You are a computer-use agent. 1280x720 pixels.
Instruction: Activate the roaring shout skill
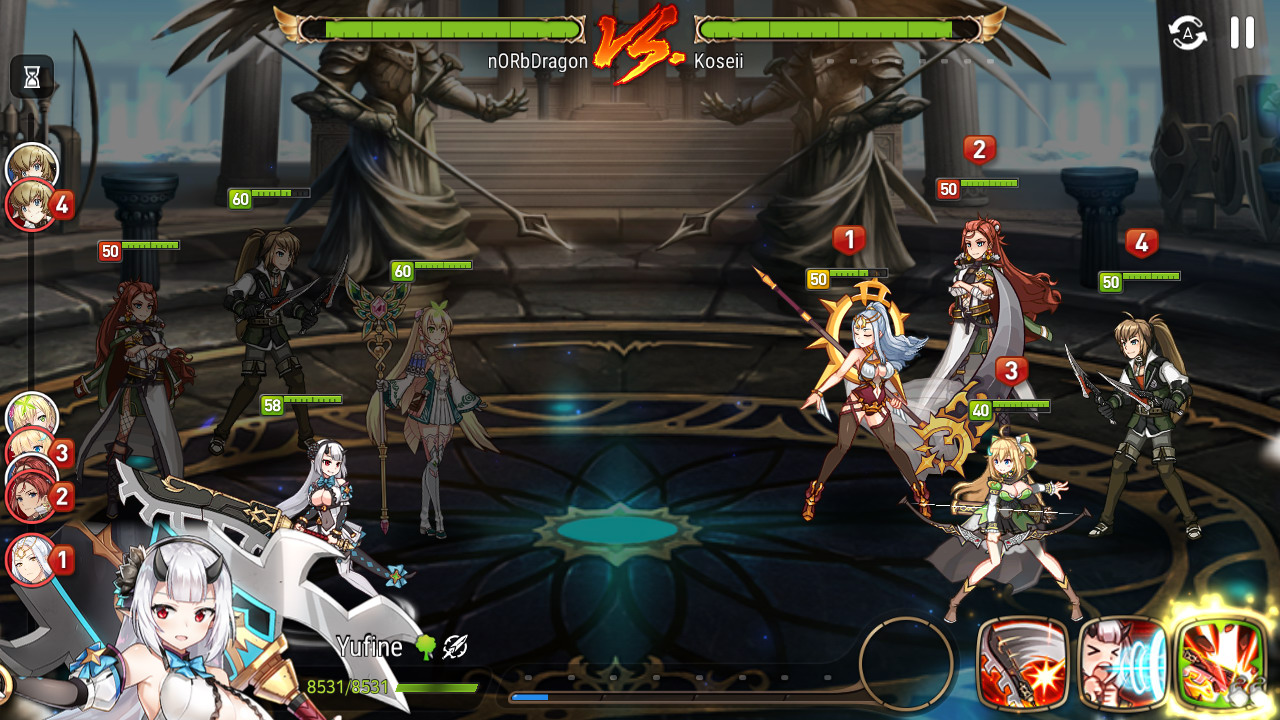pos(1122,662)
